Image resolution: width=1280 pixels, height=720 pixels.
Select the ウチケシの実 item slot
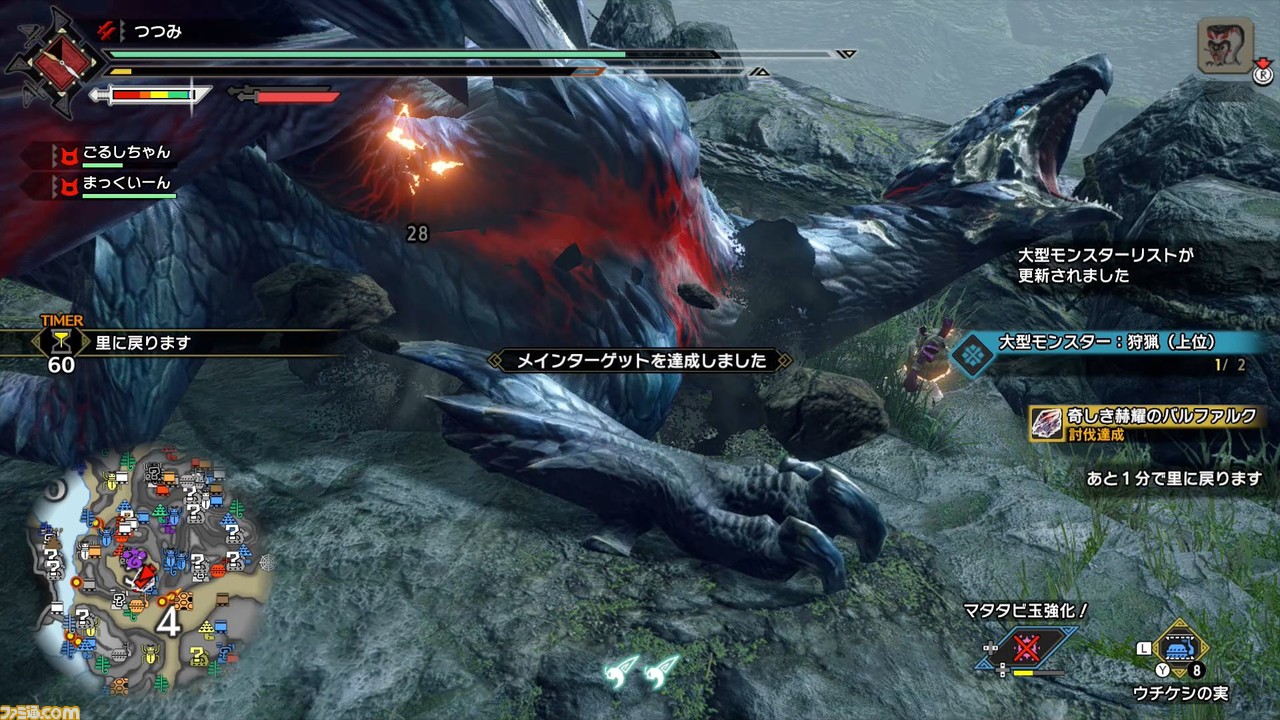pos(1181,650)
